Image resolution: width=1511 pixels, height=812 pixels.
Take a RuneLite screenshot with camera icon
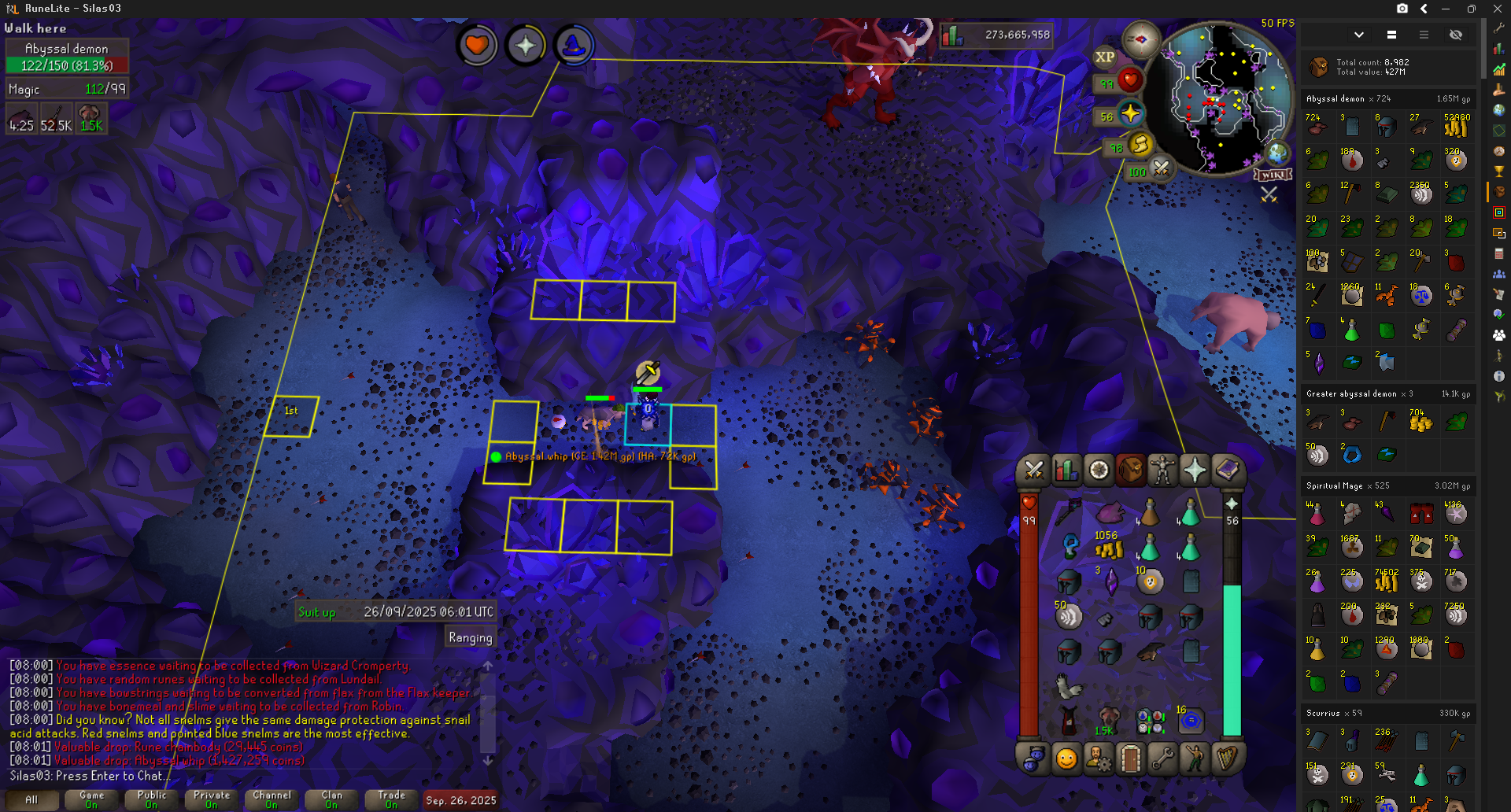click(x=1402, y=9)
